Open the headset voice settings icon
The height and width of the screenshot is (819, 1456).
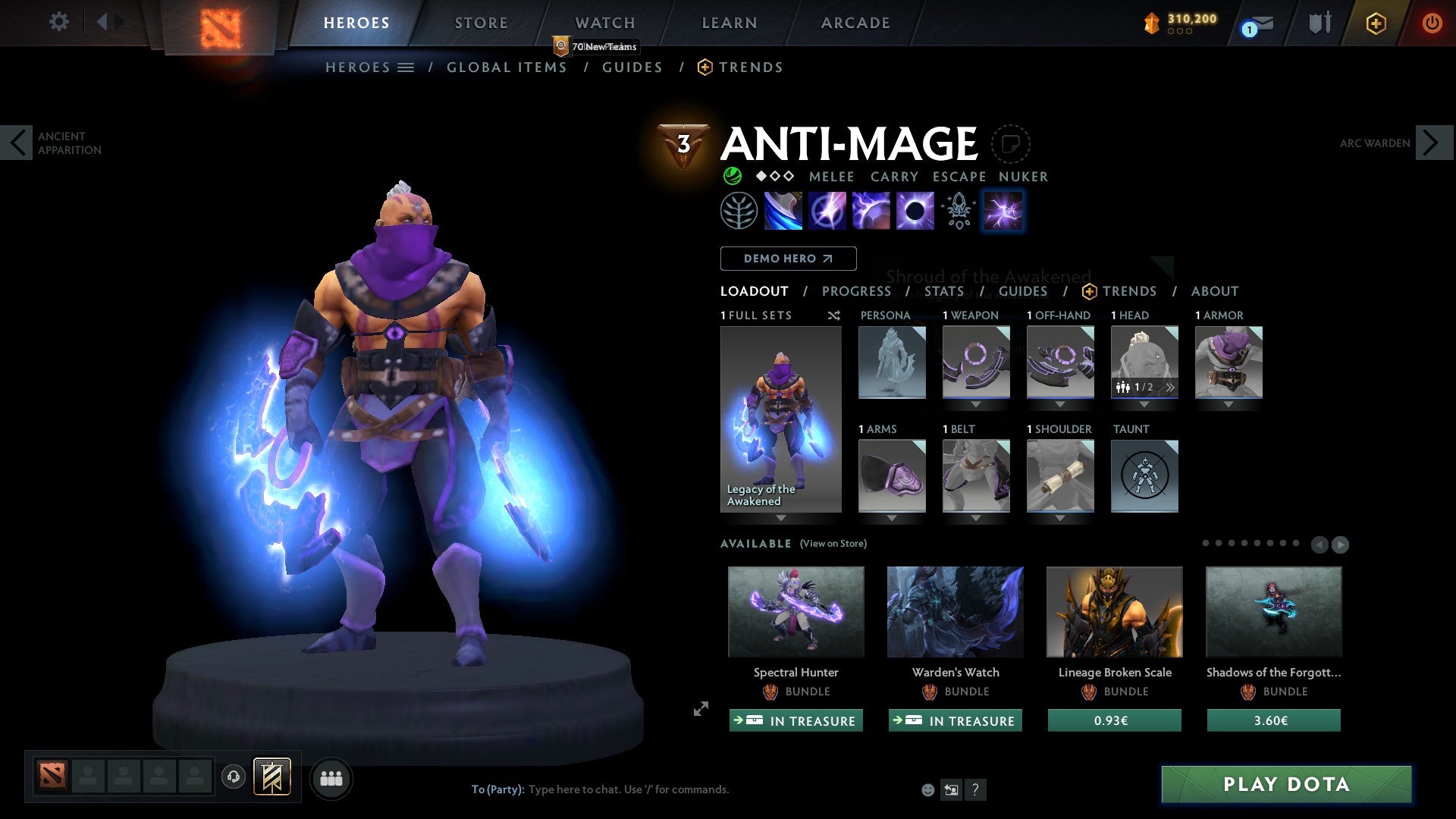[232, 777]
